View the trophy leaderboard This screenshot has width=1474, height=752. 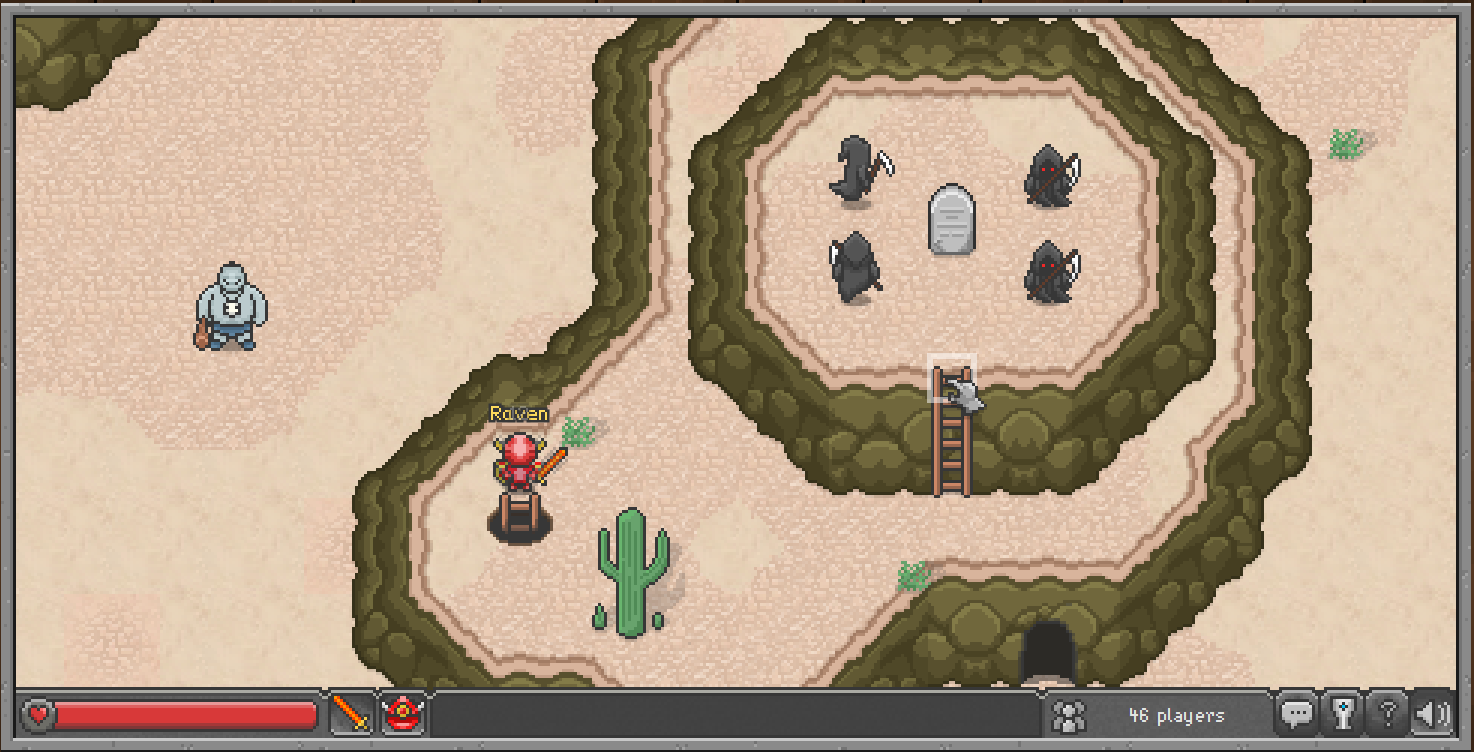[x=1344, y=714]
